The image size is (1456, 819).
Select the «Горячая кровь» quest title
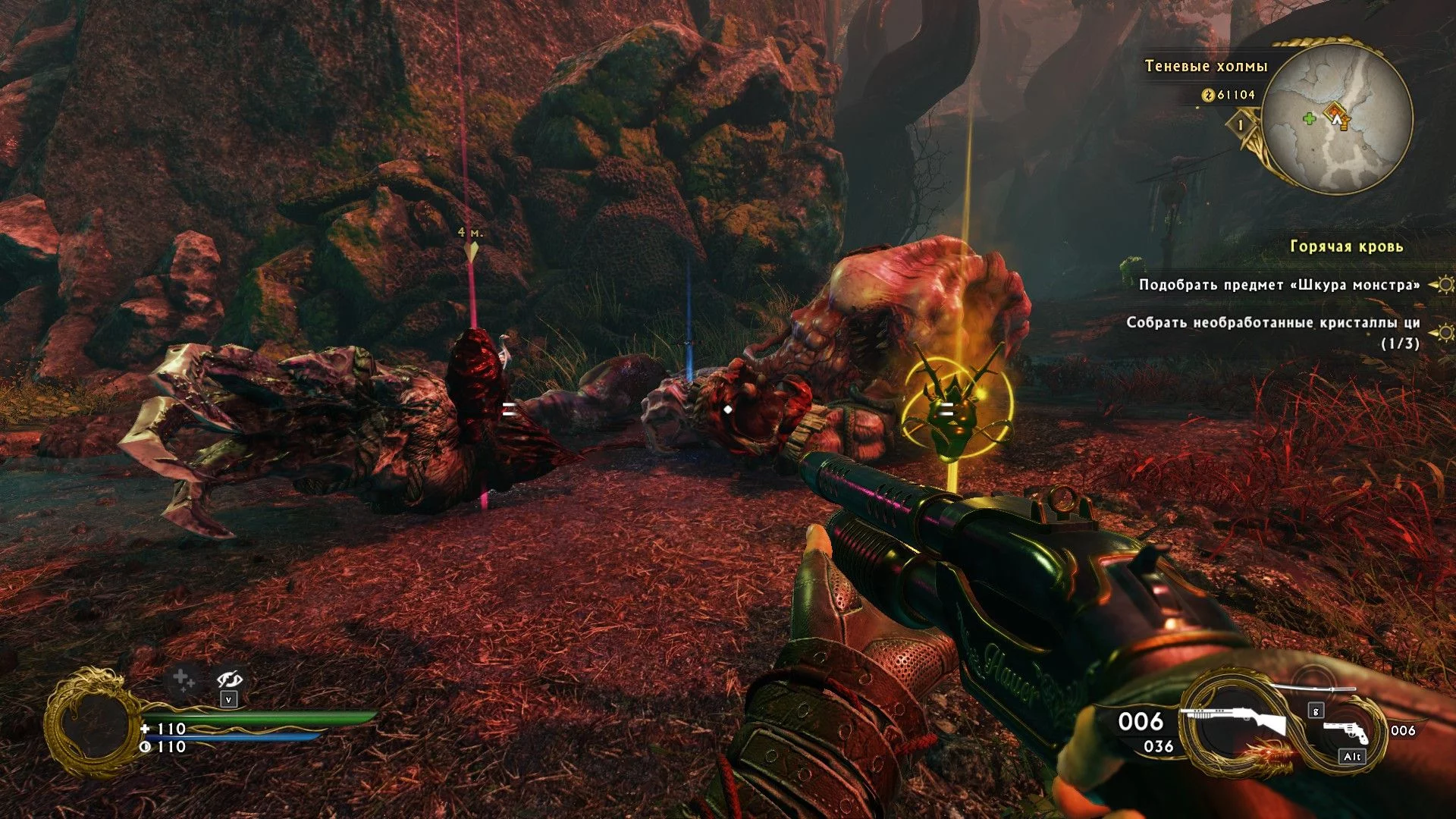pyautogui.click(x=1346, y=246)
